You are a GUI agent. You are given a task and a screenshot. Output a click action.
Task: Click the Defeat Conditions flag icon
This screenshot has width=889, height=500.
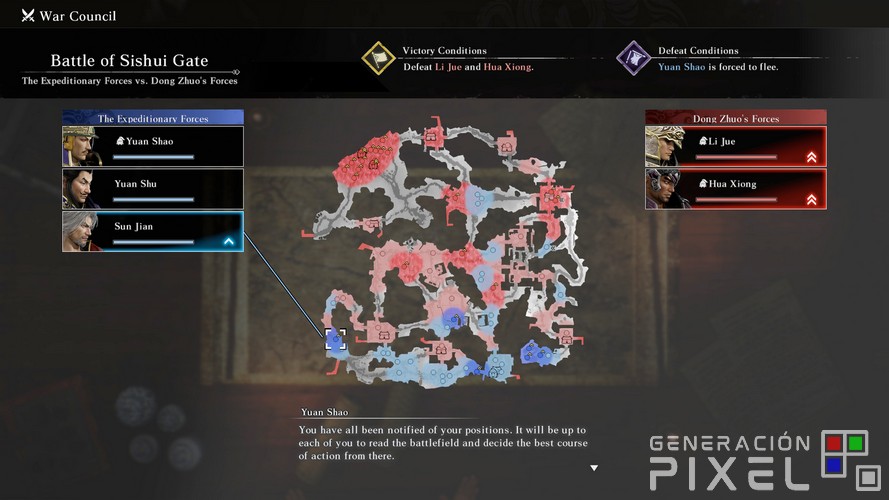634,58
